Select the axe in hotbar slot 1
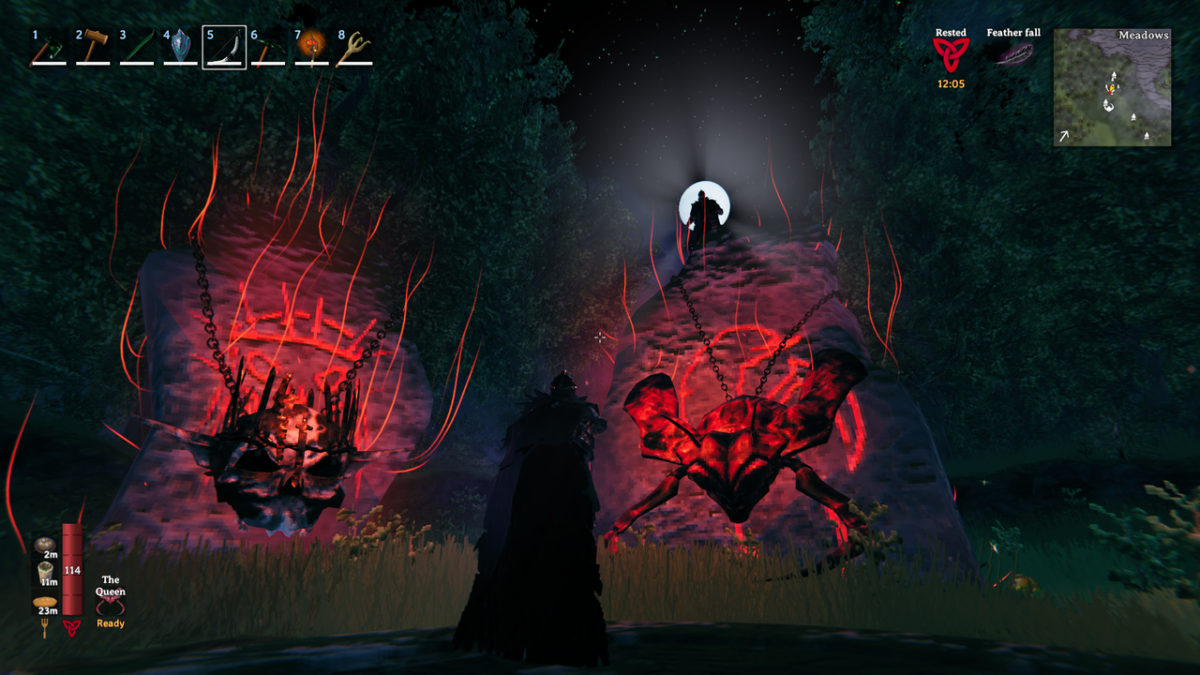This screenshot has width=1200, height=675. (49, 48)
